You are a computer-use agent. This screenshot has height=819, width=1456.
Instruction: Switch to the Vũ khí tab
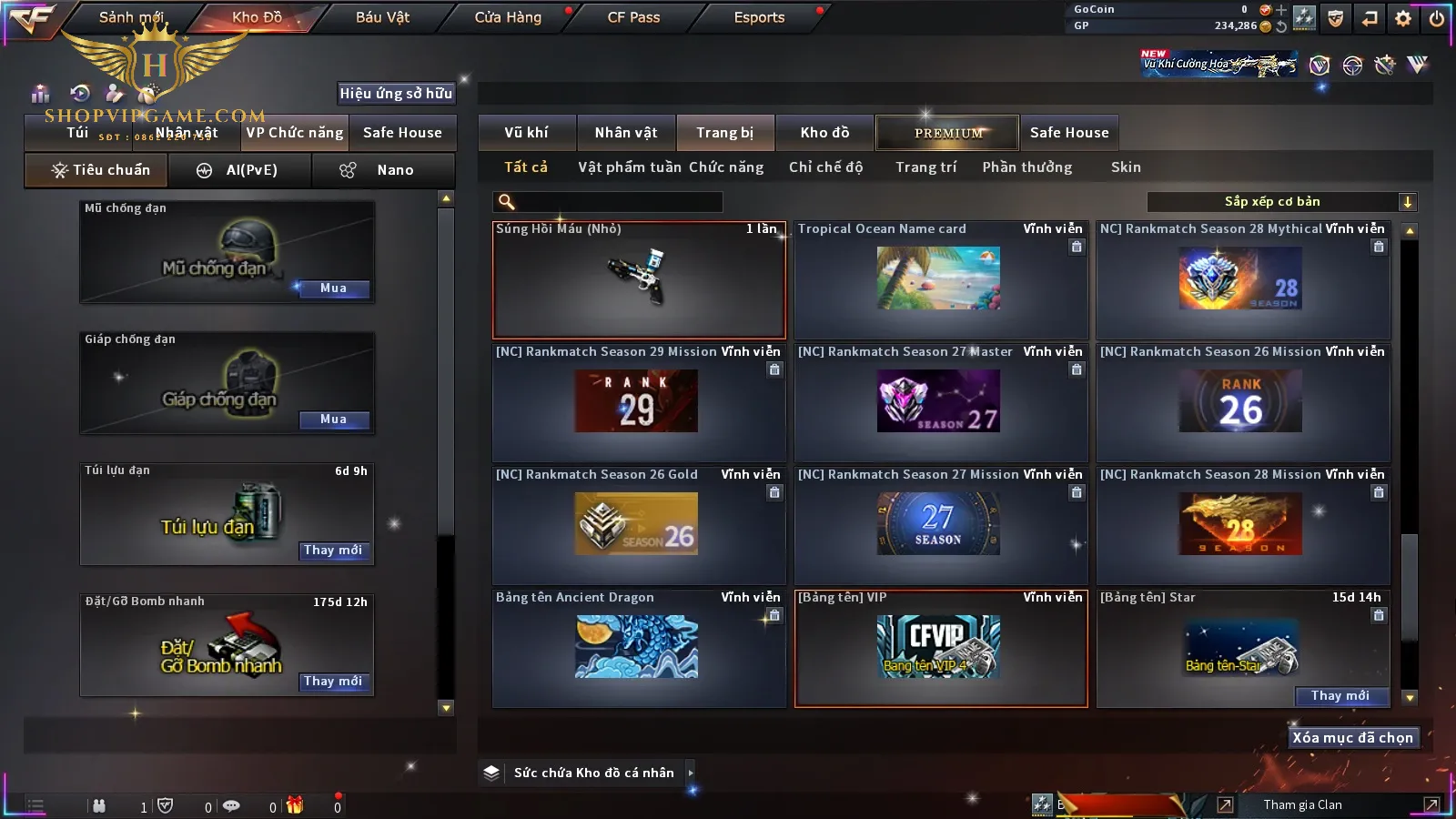pos(526,133)
